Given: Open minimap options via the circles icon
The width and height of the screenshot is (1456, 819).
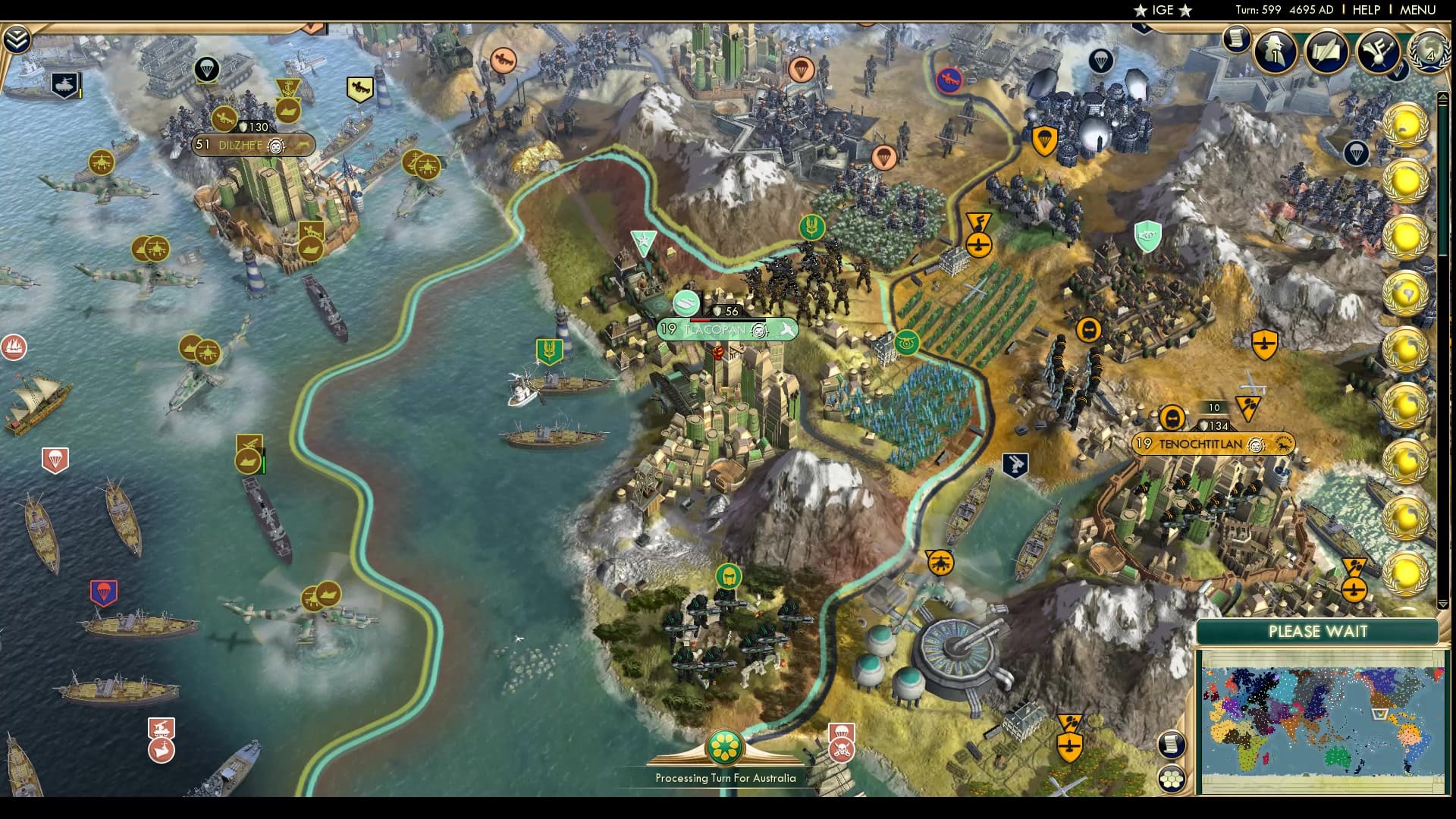Looking at the screenshot, I should pos(1172,778).
